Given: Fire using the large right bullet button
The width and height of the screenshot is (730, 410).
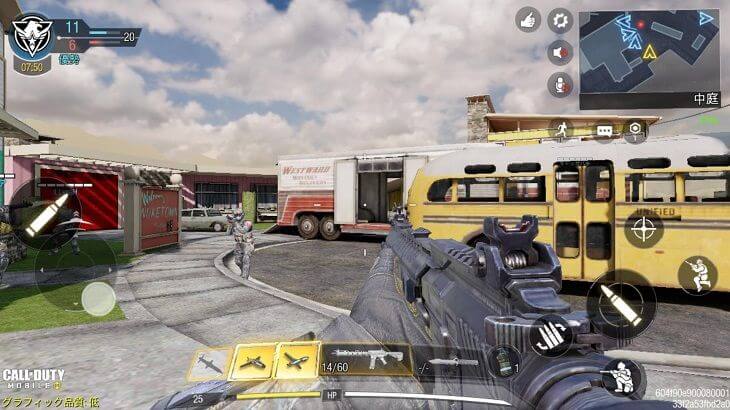Looking at the screenshot, I should click(x=620, y=304).
